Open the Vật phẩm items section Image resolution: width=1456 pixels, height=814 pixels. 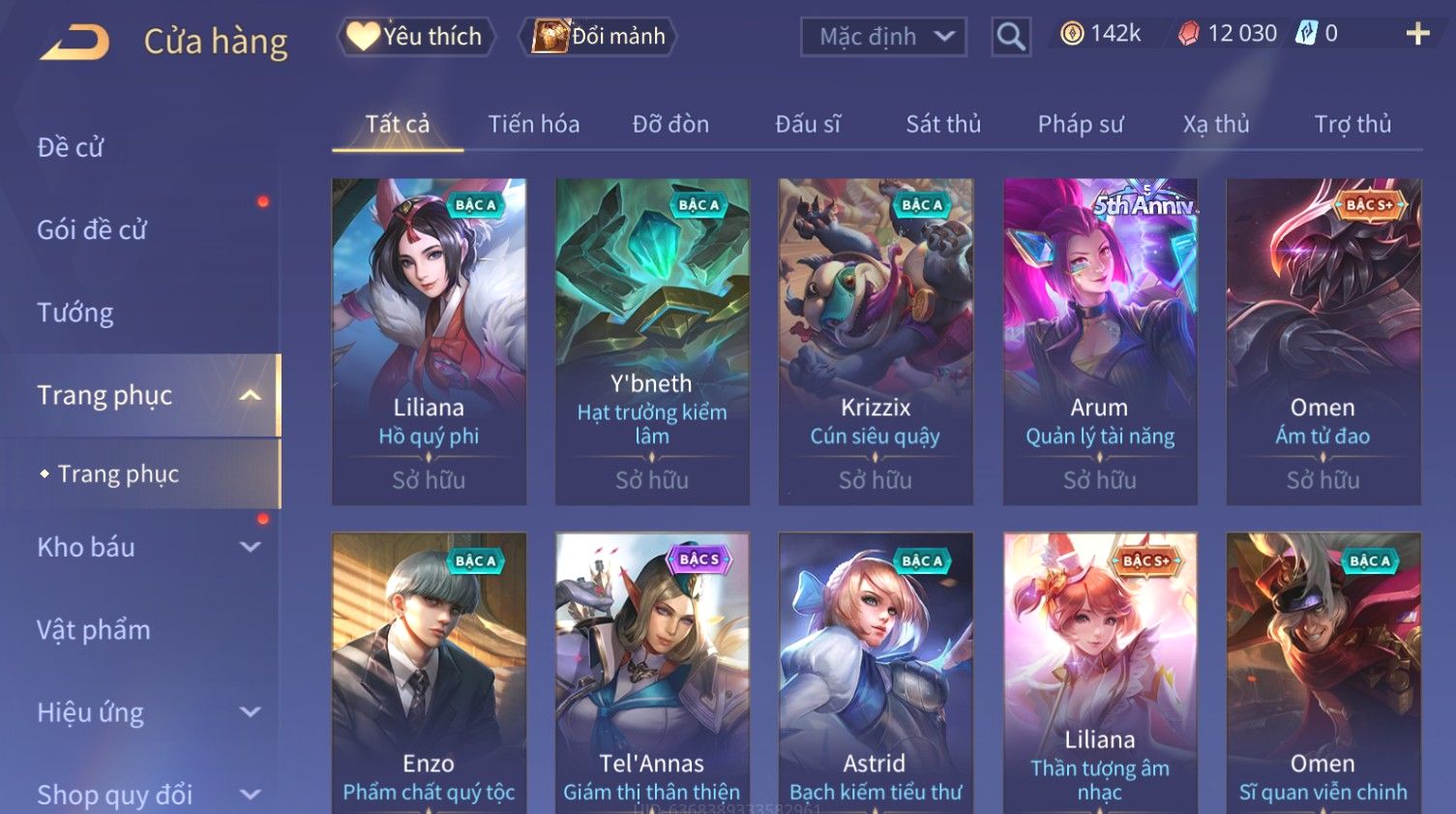pyautogui.click(x=94, y=630)
